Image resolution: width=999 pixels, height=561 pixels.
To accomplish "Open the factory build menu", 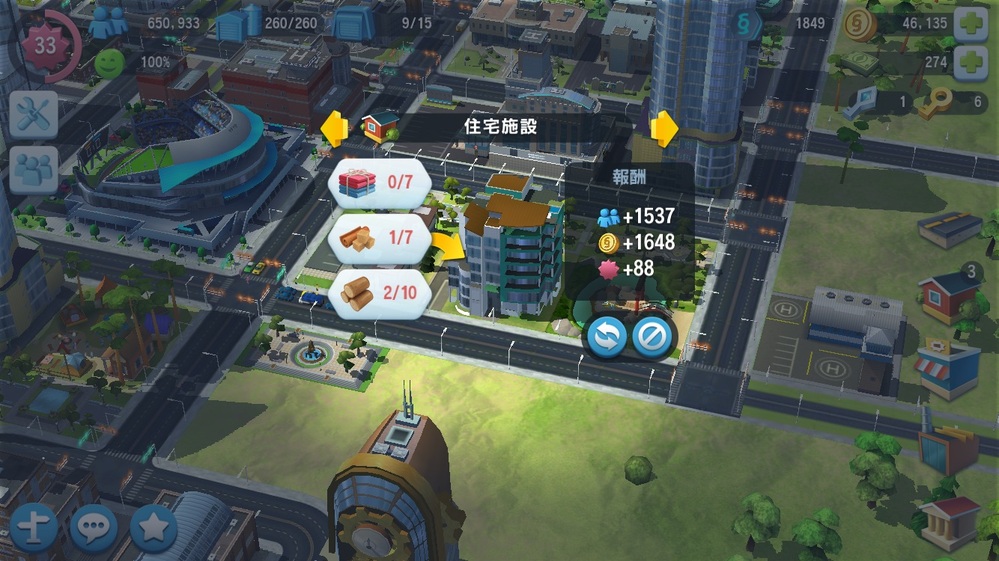I will coord(946,448).
